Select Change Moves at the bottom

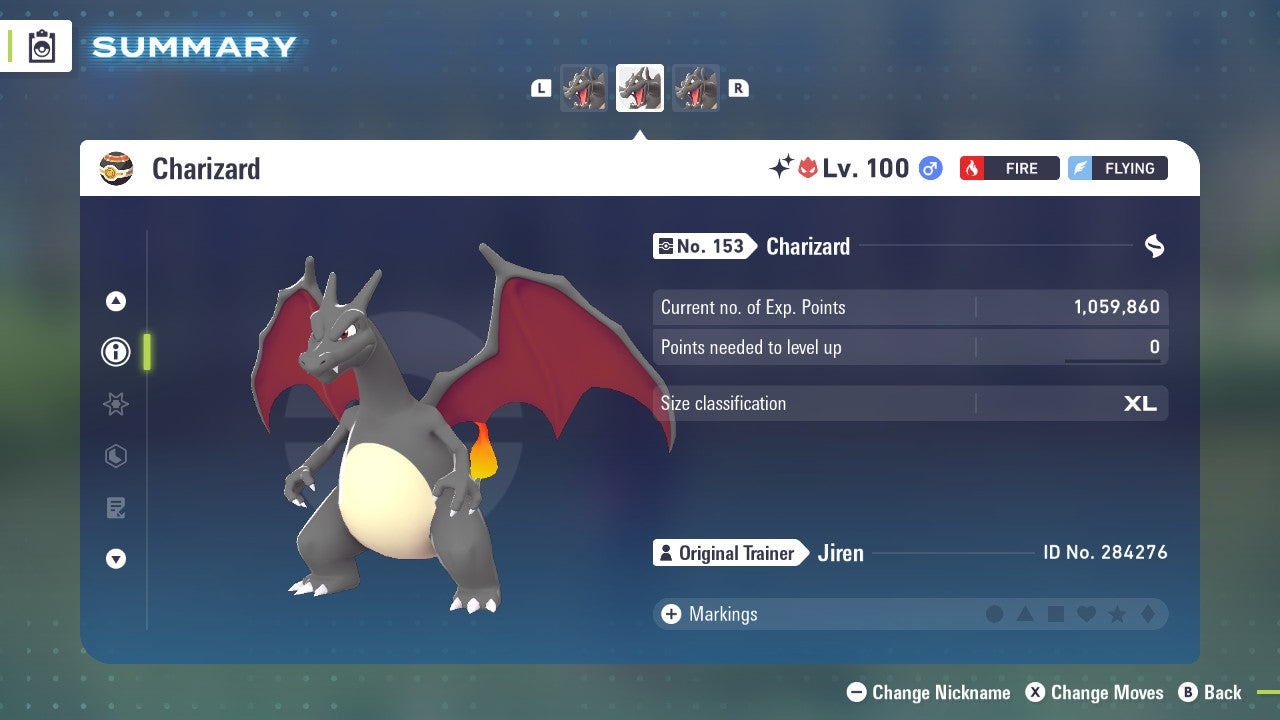(x=1097, y=692)
